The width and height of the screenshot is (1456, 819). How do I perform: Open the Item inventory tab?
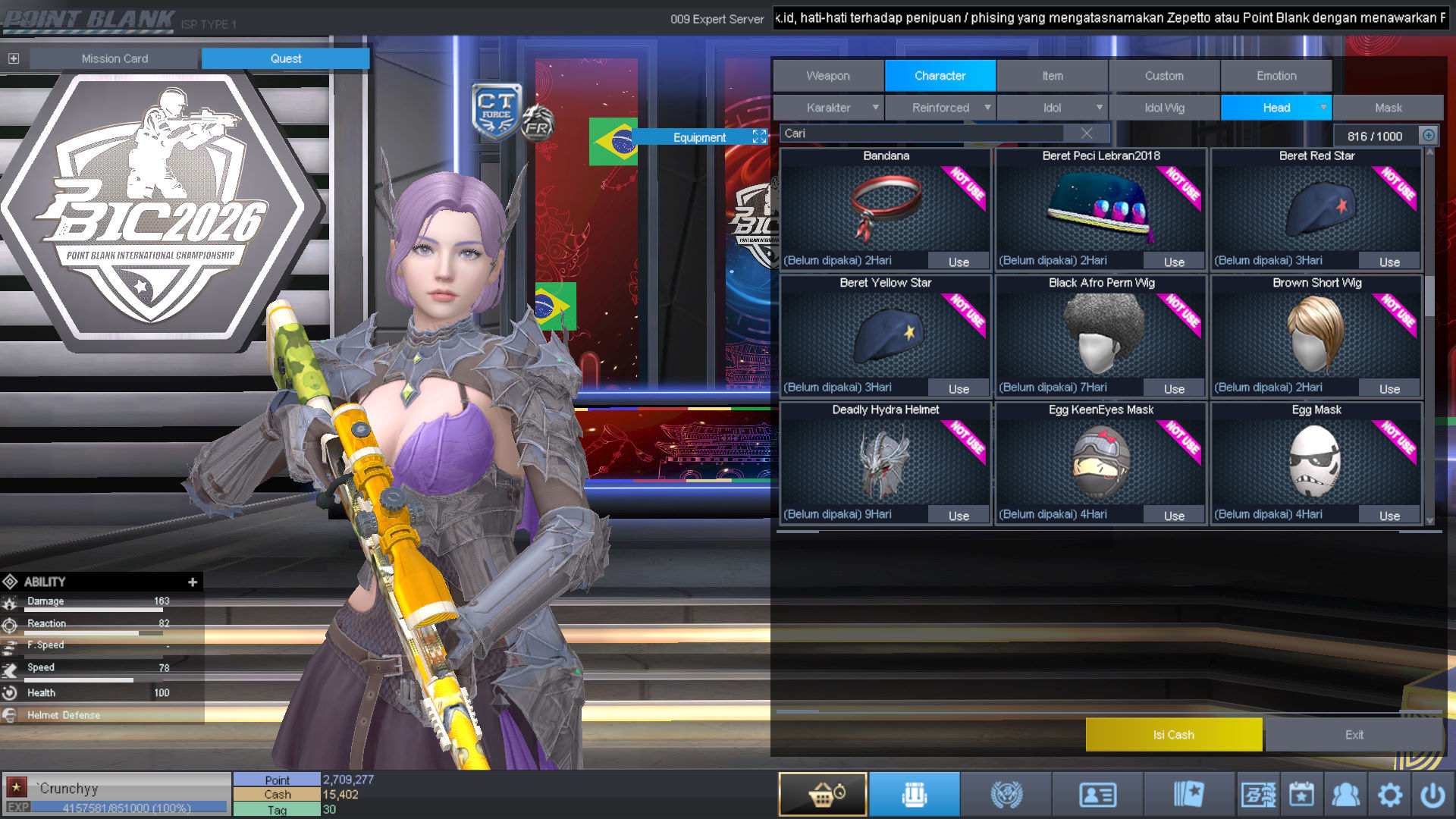point(1052,76)
